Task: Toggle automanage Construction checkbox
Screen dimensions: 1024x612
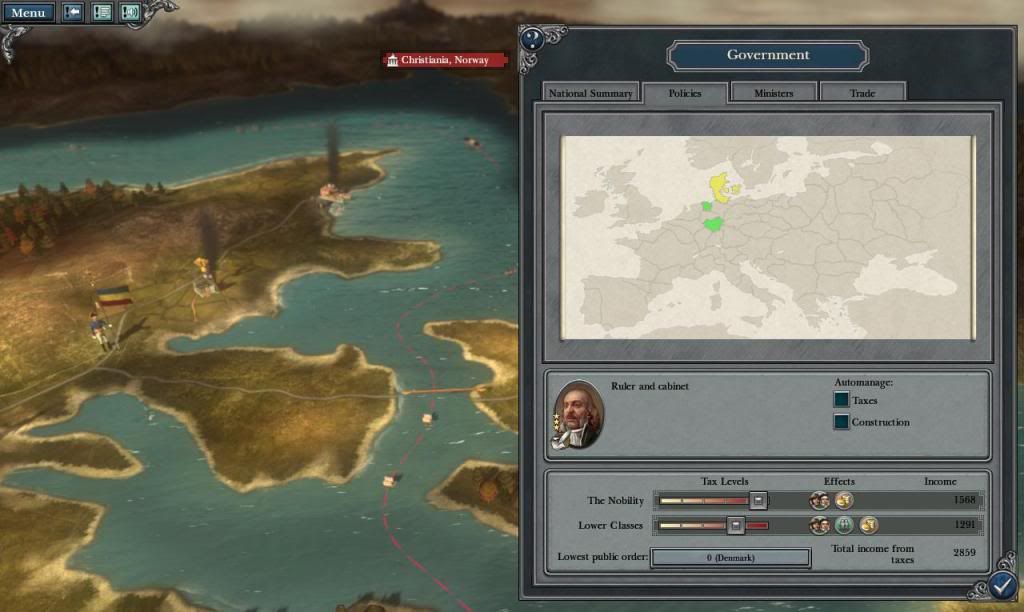Action: [841, 422]
